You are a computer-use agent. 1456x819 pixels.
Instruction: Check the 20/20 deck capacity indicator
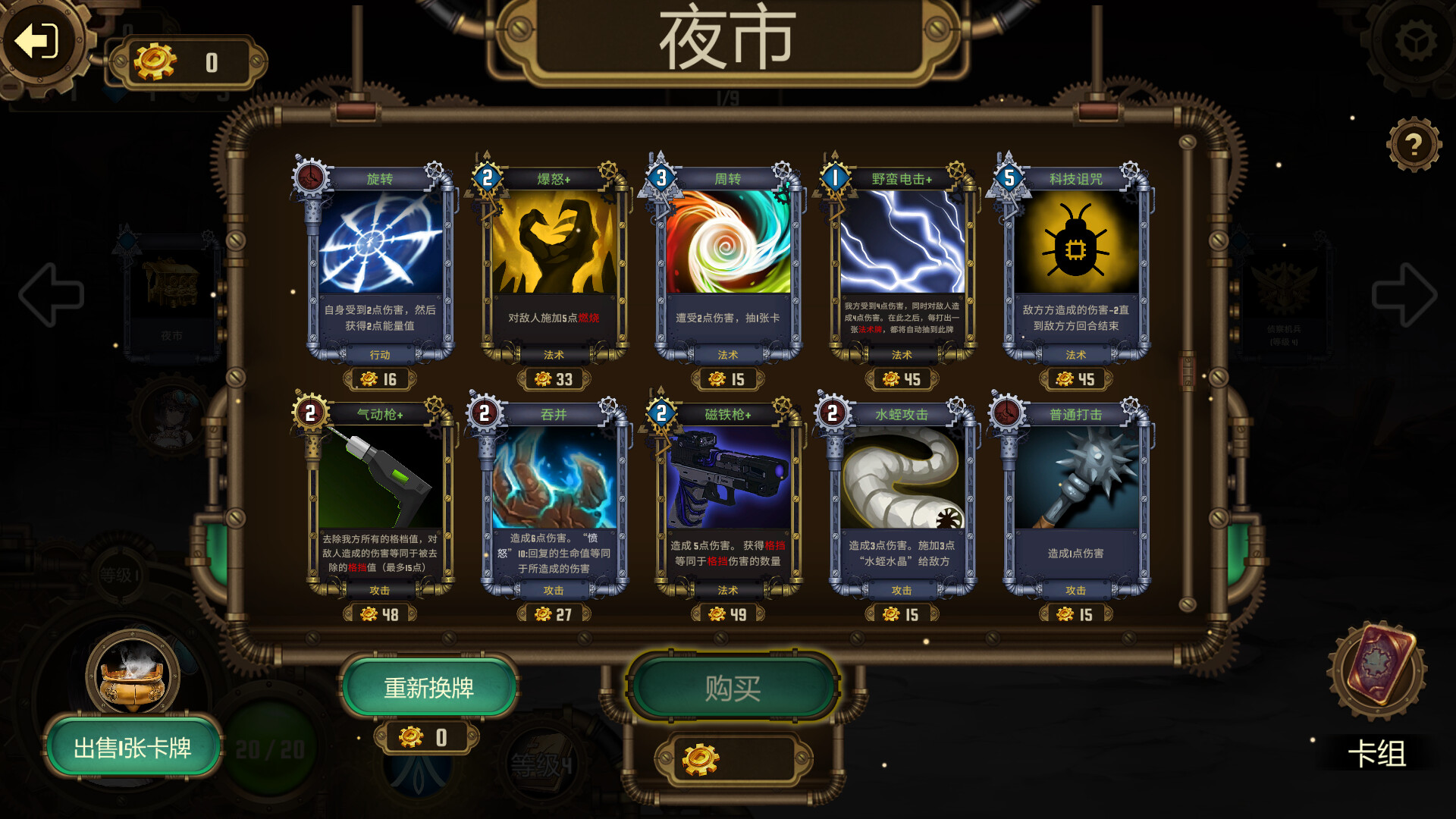[x=269, y=747]
